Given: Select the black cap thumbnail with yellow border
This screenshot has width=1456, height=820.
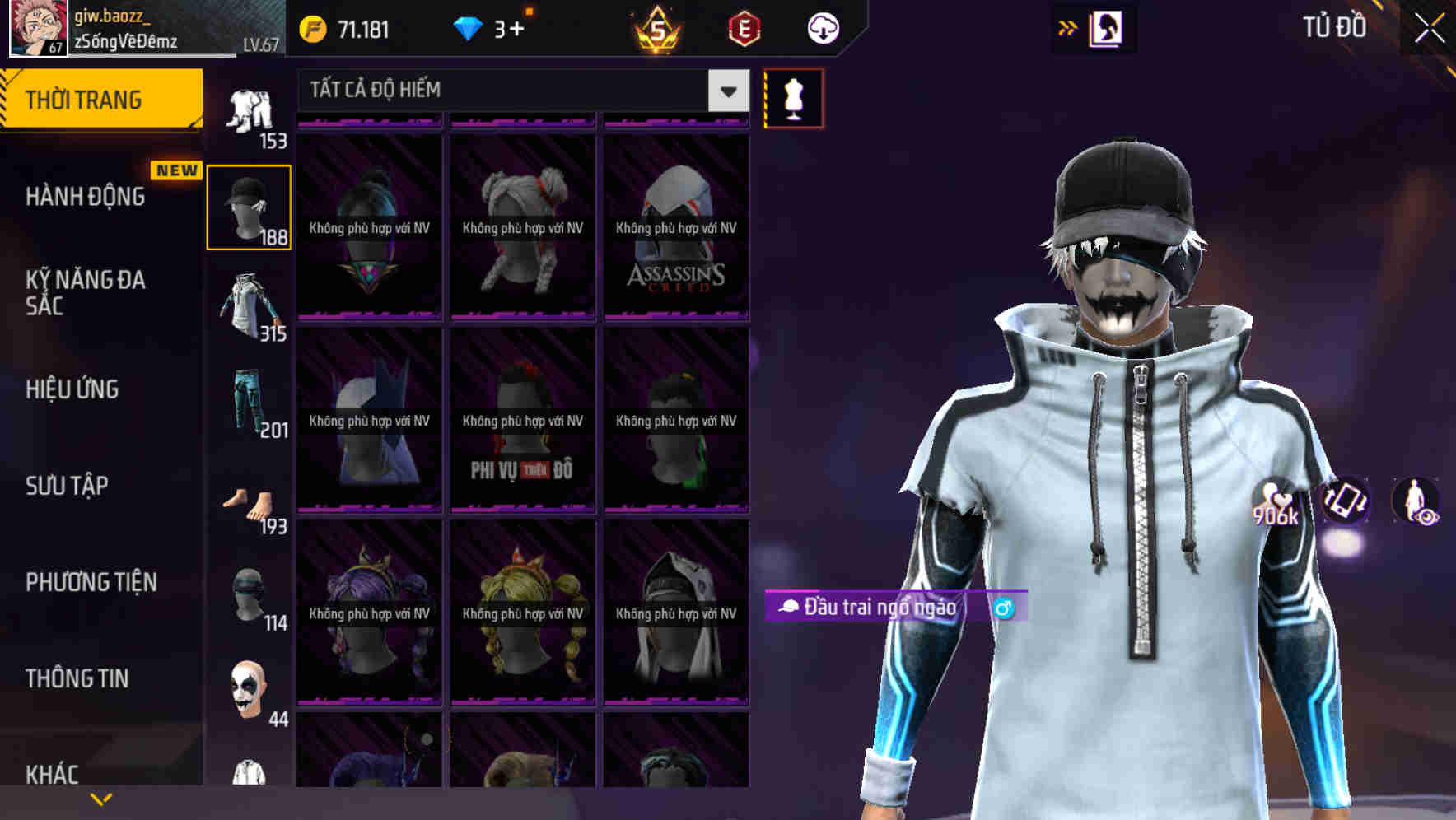Looking at the screenshot, I should tap(249, 207).
